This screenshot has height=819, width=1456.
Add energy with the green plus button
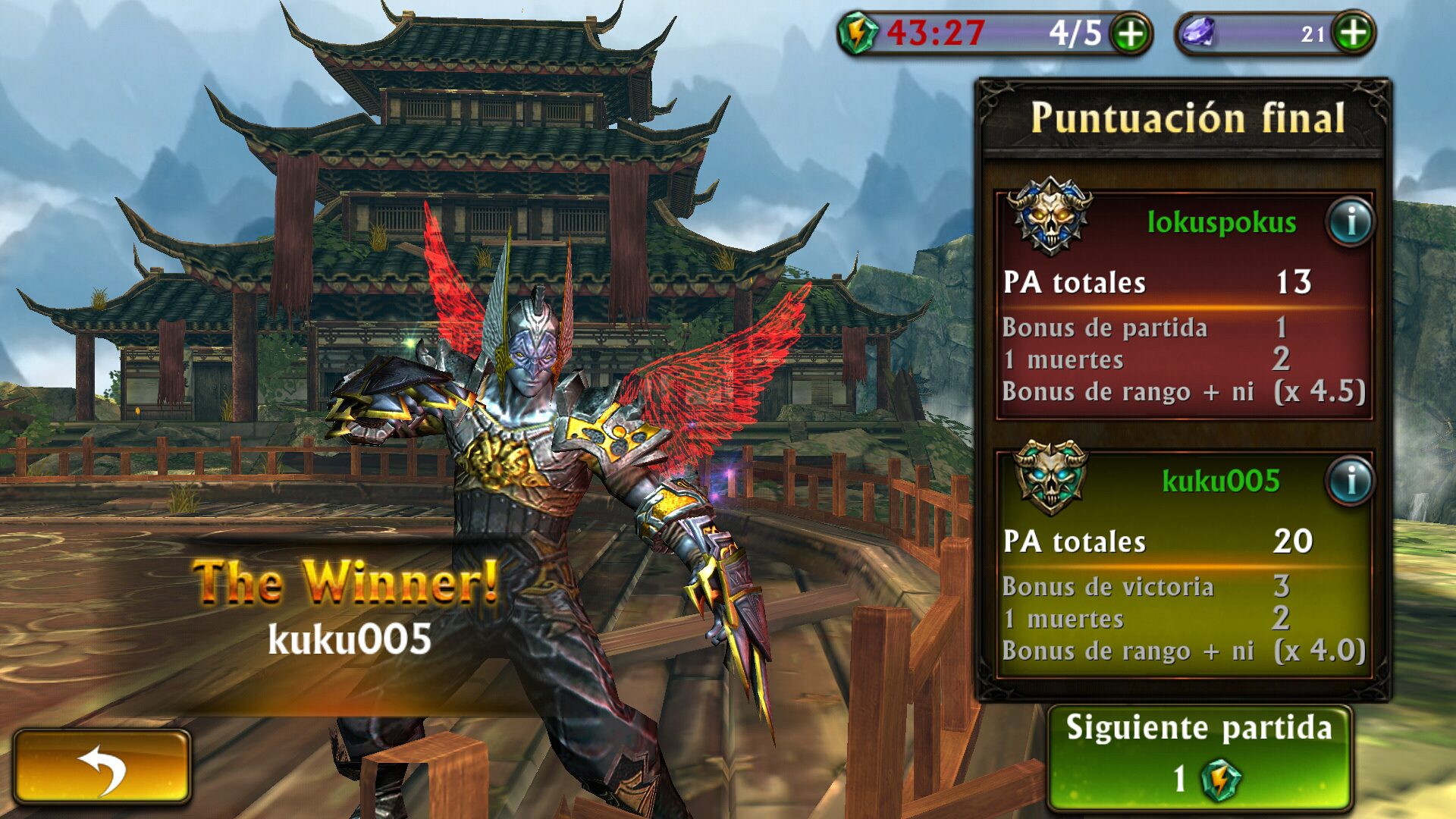click(x=1131, y=34)
